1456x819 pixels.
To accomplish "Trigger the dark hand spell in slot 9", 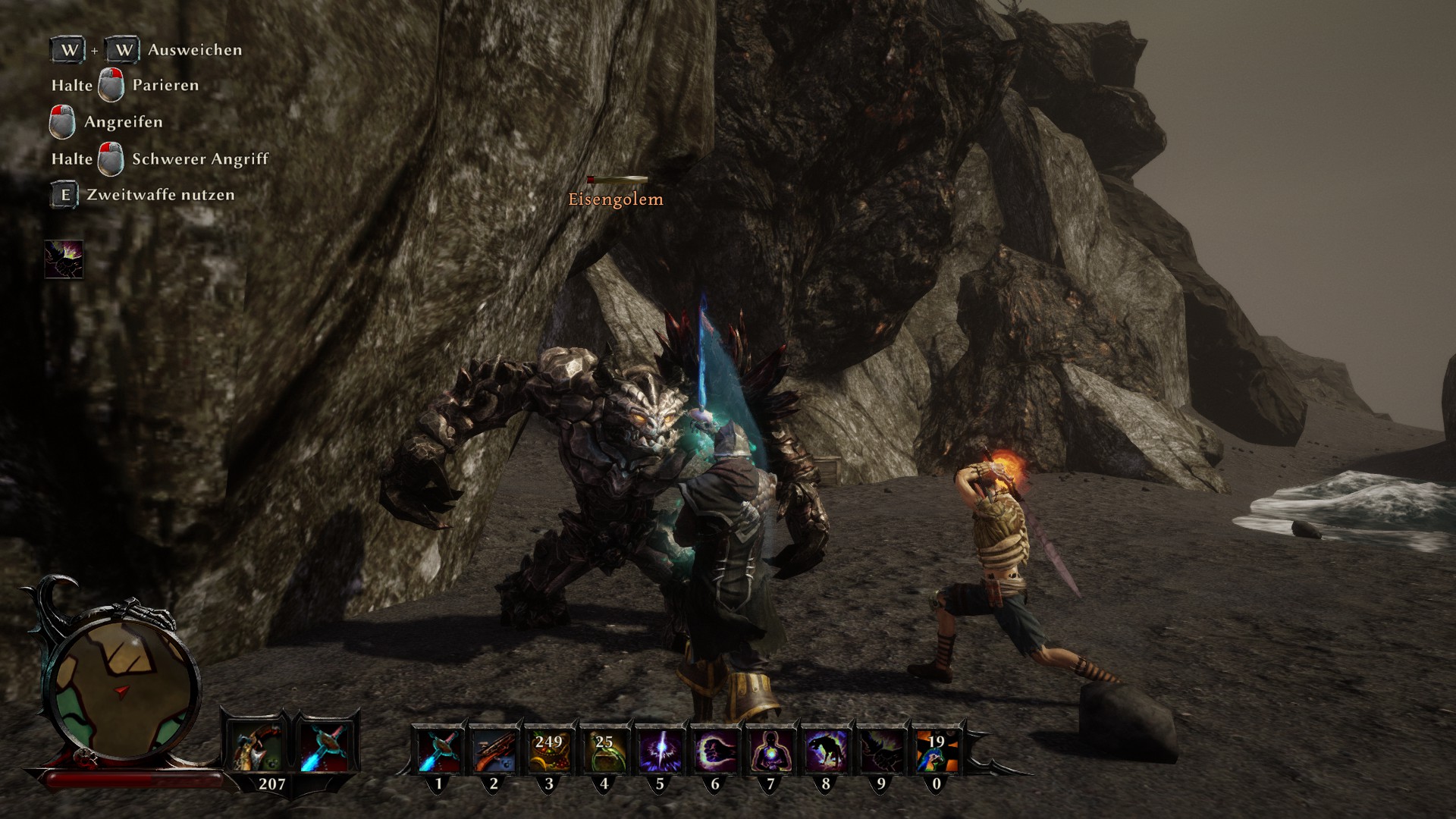I will coord(881,749).
